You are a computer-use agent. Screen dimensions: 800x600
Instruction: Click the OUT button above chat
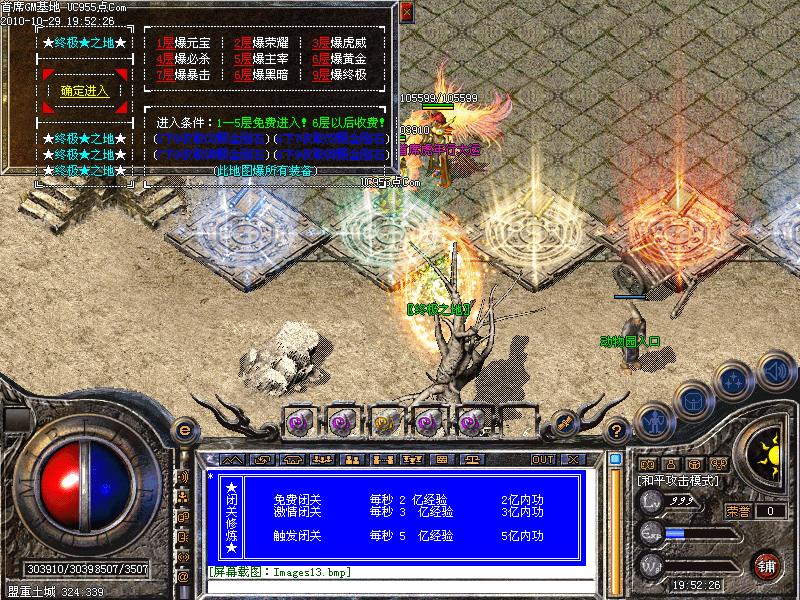542,459
